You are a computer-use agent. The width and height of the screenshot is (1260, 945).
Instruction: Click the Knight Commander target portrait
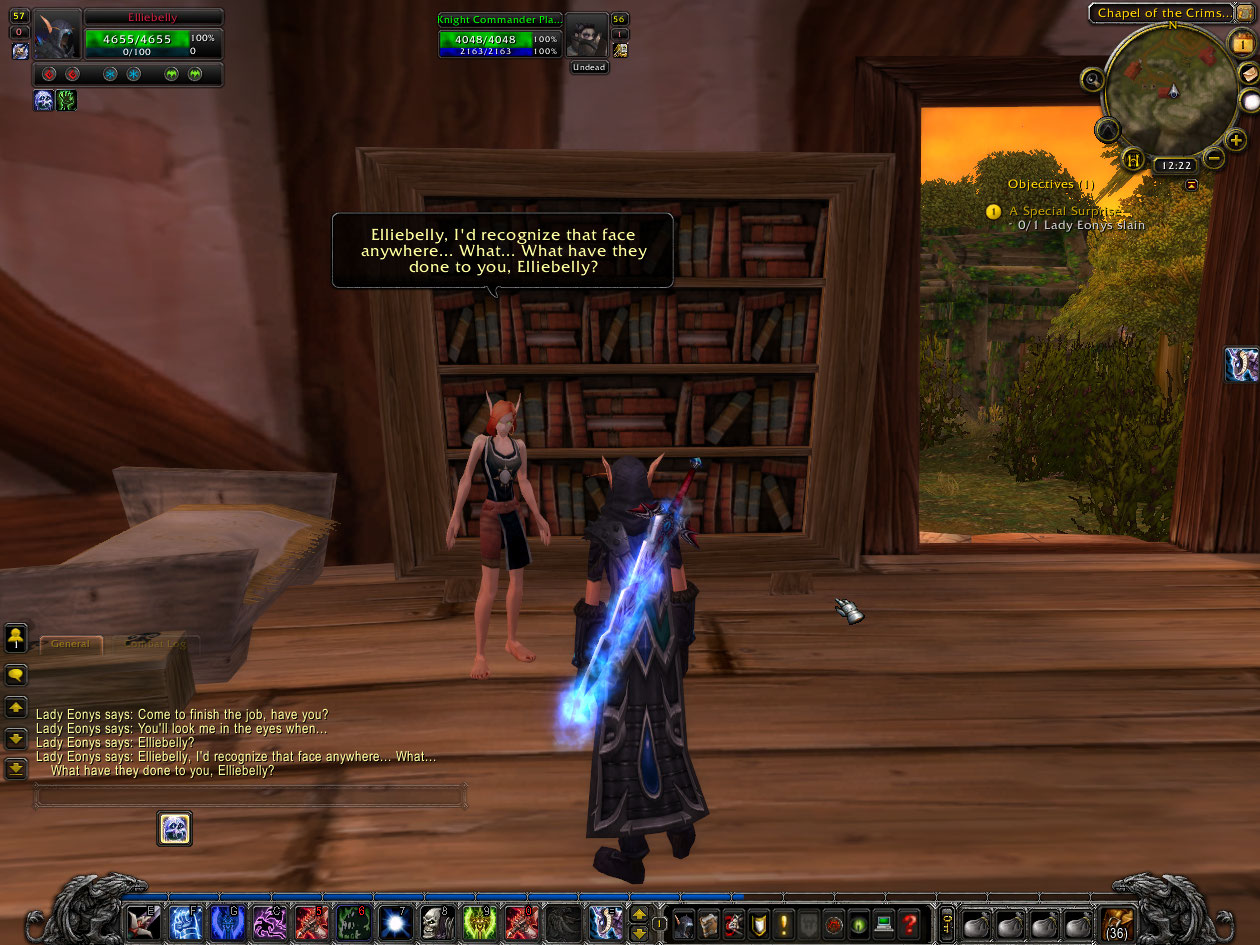pos(587,37)
